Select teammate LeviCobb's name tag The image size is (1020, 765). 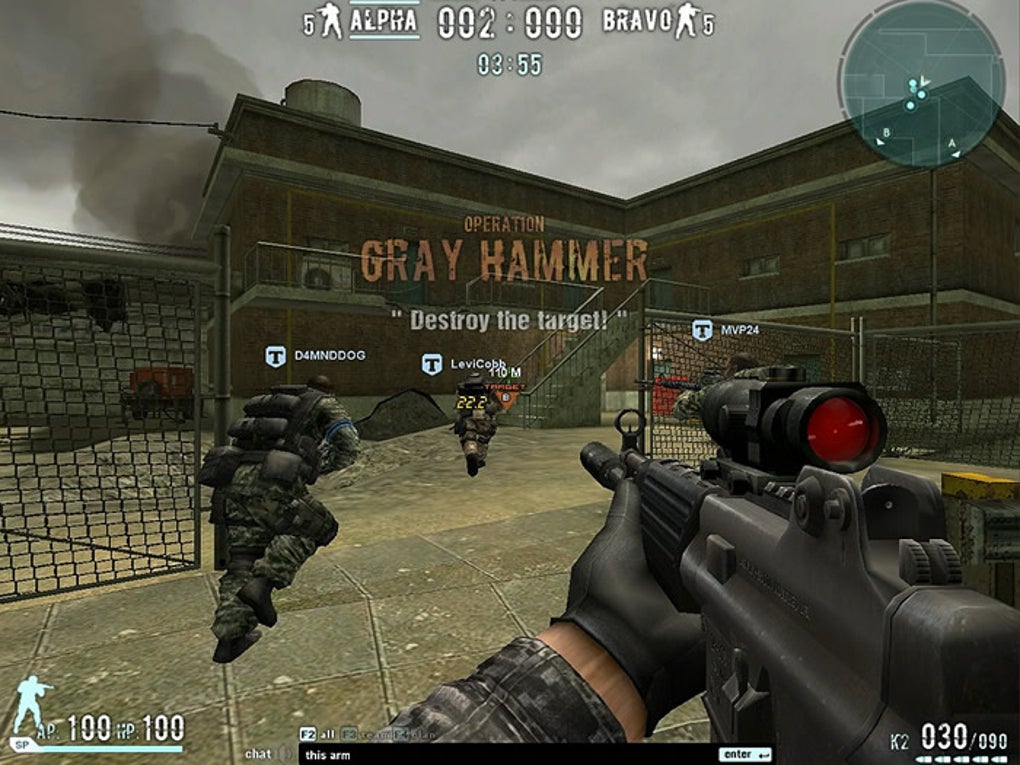(465, 364)
